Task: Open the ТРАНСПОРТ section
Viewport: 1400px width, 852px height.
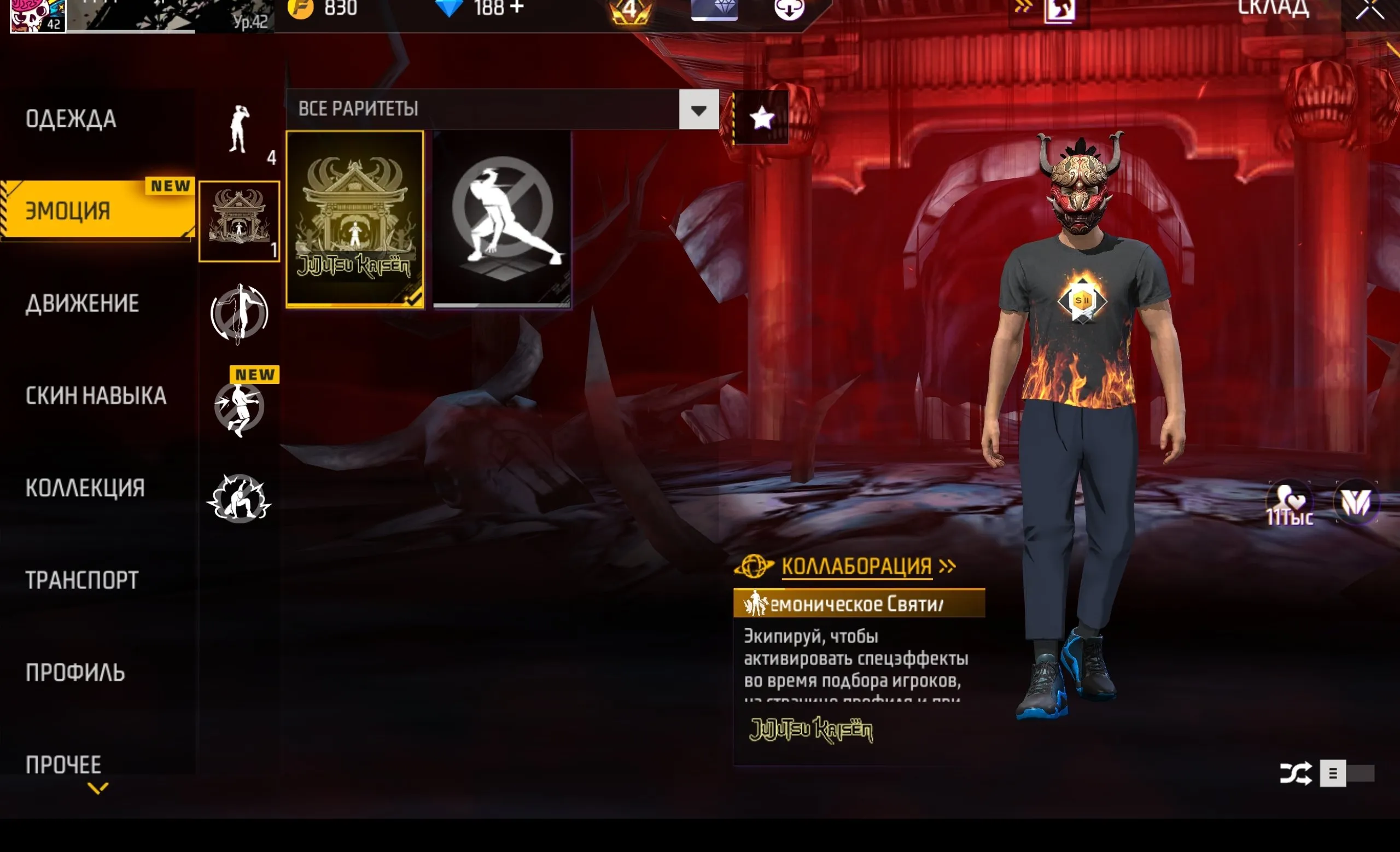Action: [81, 580]
